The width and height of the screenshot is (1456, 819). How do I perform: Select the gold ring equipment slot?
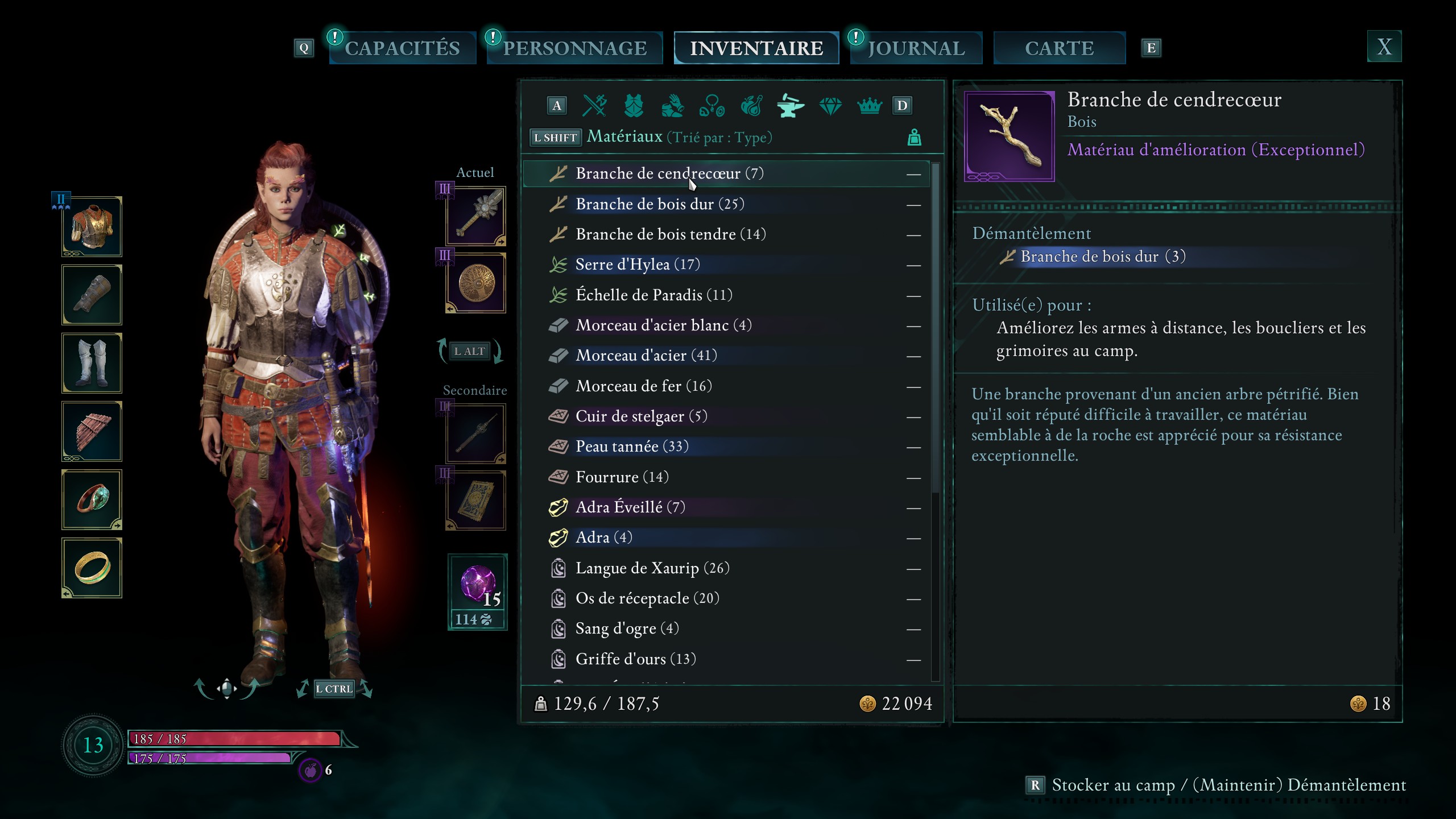(92, 568)
